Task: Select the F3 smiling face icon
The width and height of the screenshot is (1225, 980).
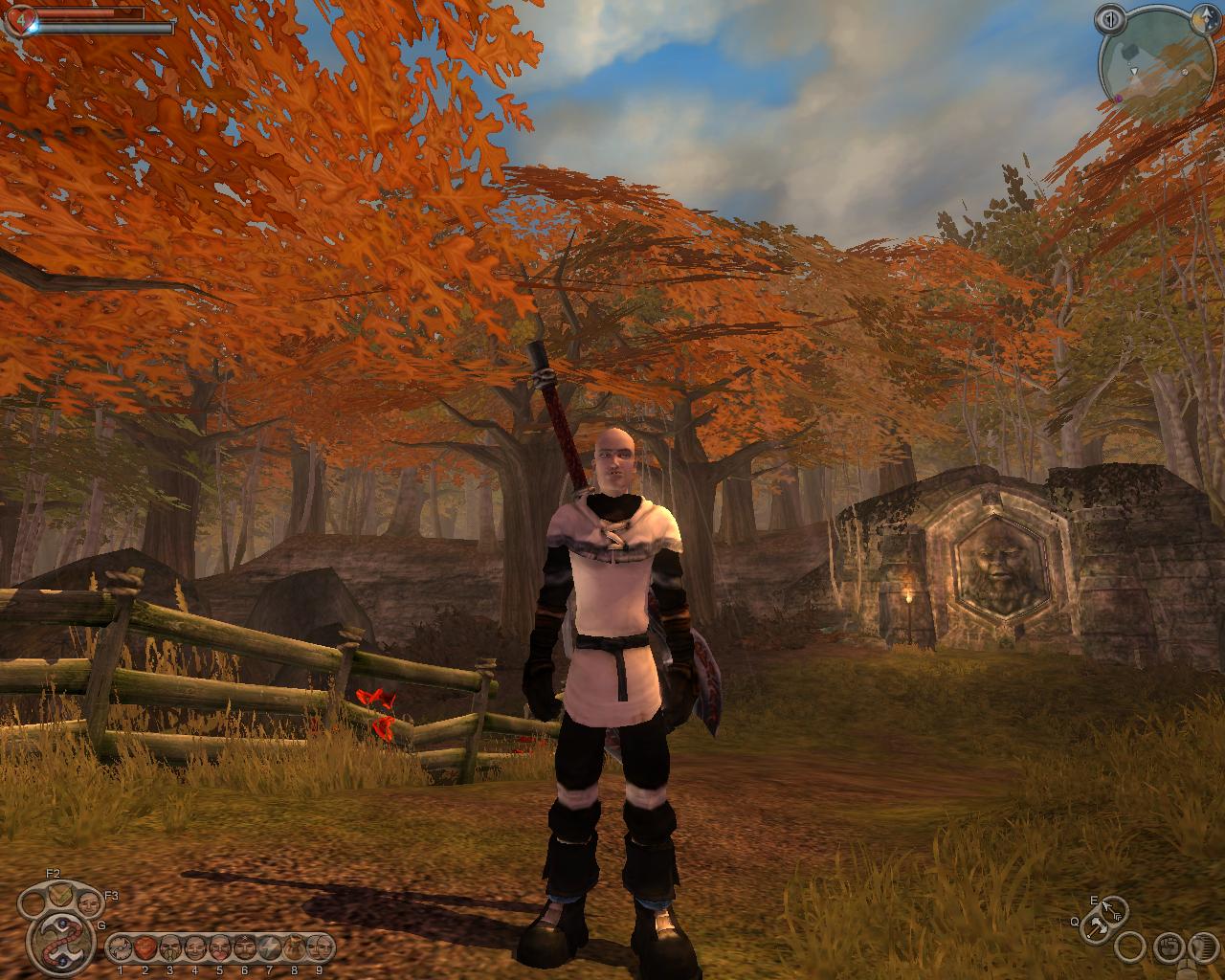Action: 88,902
